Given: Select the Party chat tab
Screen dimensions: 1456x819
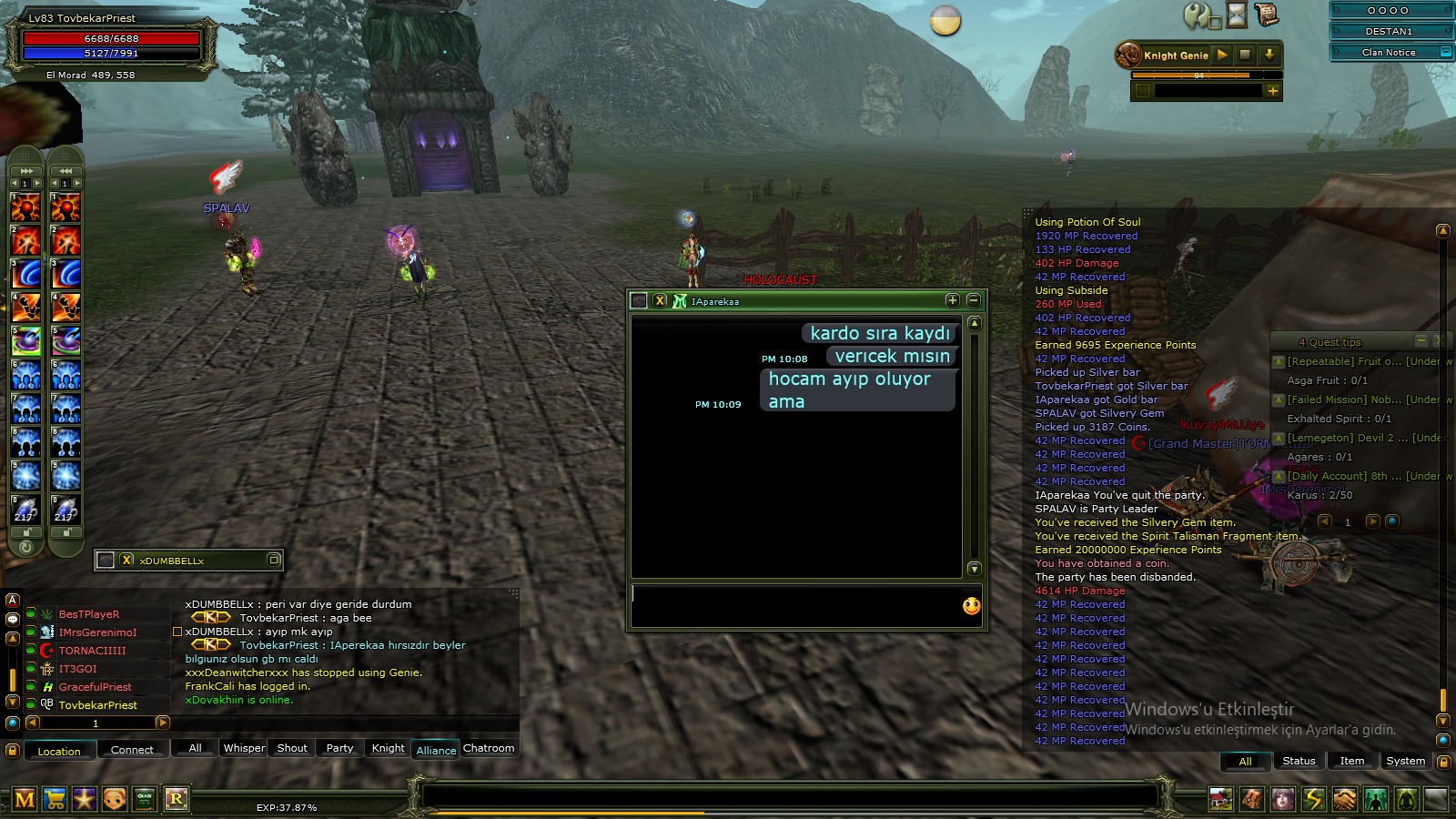Looking at the screenshot, I should [x=339, y=748].
